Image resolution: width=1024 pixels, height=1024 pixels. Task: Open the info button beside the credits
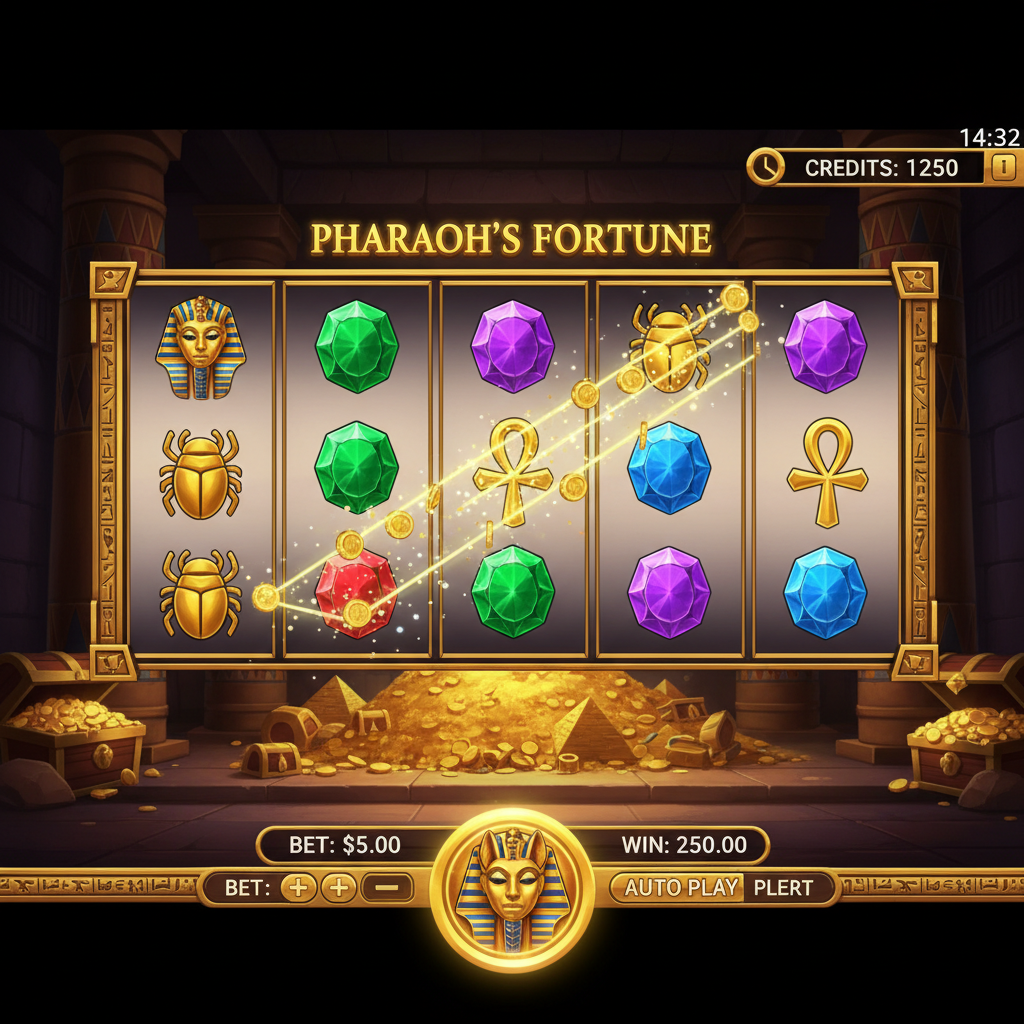(x=1004, y=167)
